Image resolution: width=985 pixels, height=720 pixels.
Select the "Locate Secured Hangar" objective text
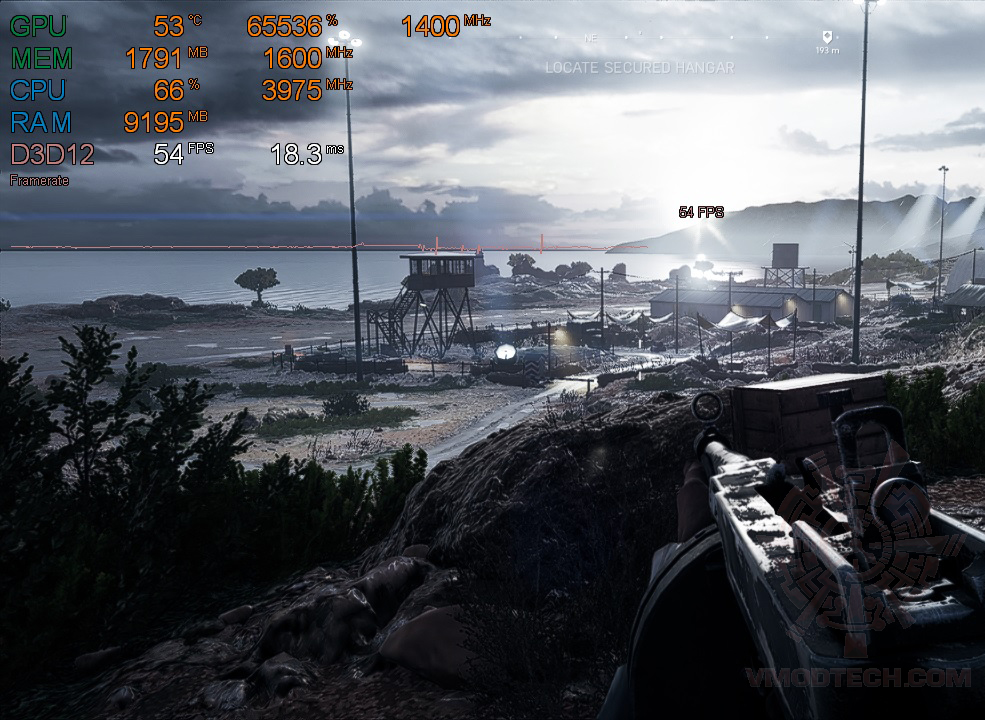click(639, 68)
